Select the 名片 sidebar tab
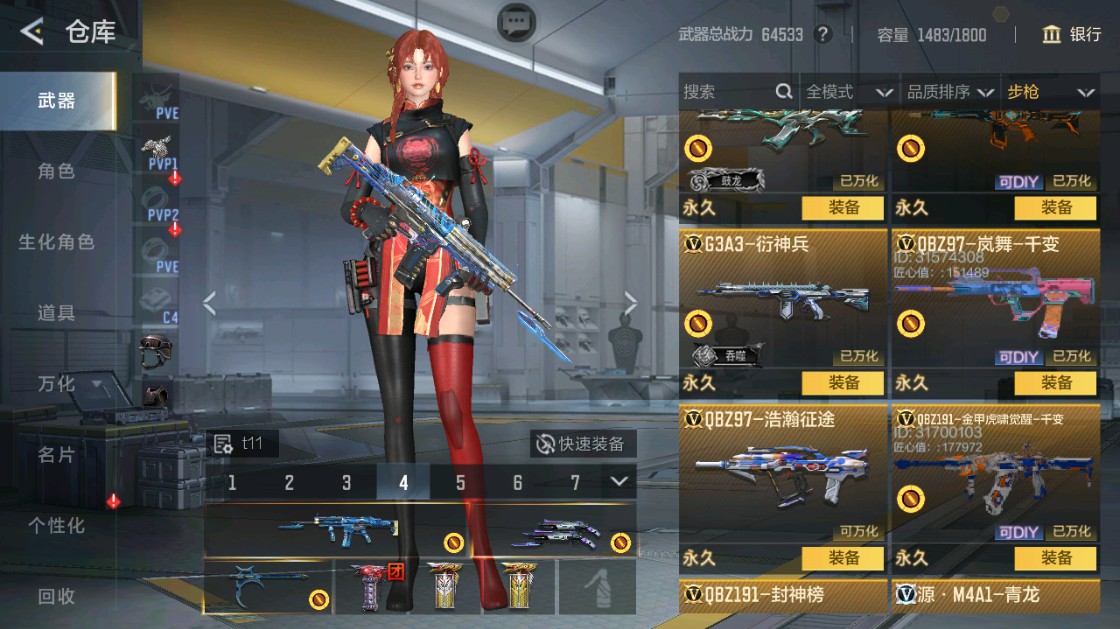 (x=56, y=455)
